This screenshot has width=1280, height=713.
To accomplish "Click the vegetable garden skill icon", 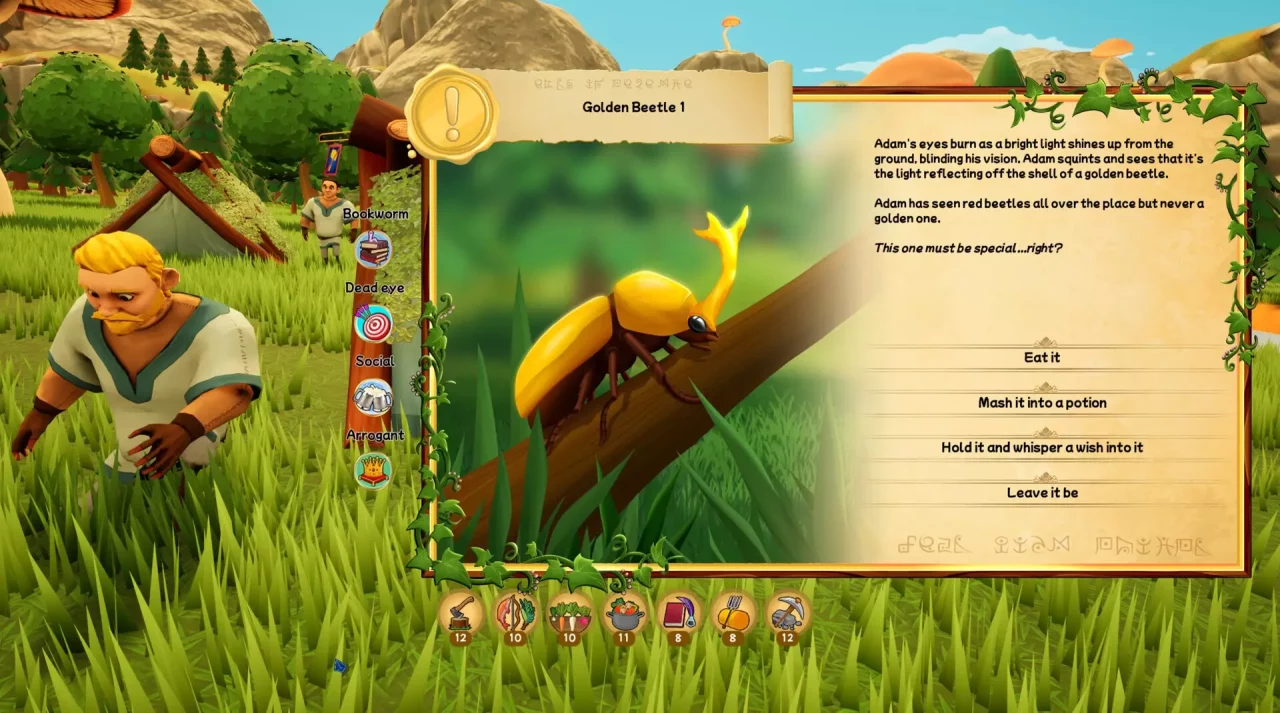I will point(569,612).
